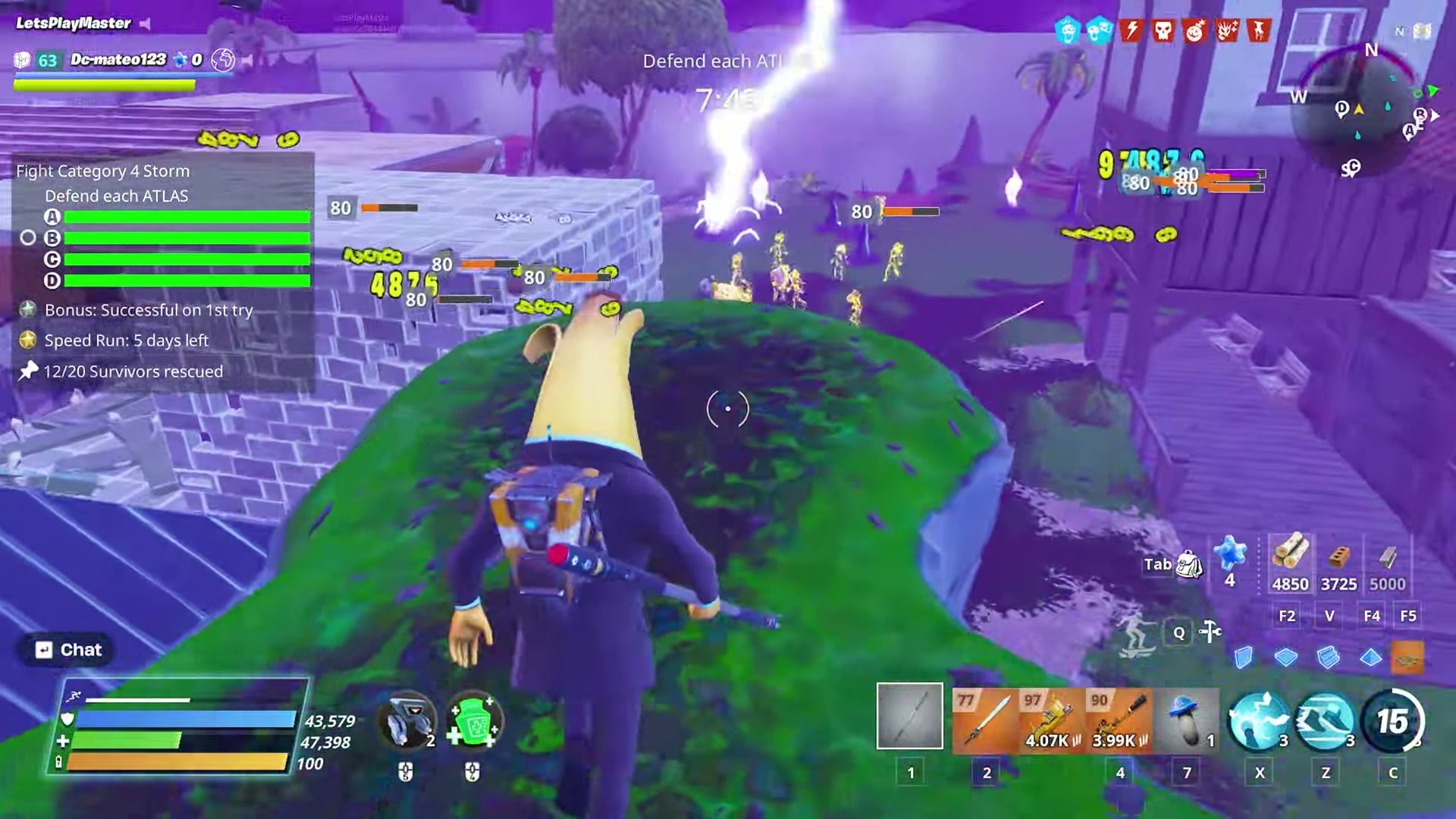
Task: Select the repair hammer tool icon
Action: [1211, 632]
